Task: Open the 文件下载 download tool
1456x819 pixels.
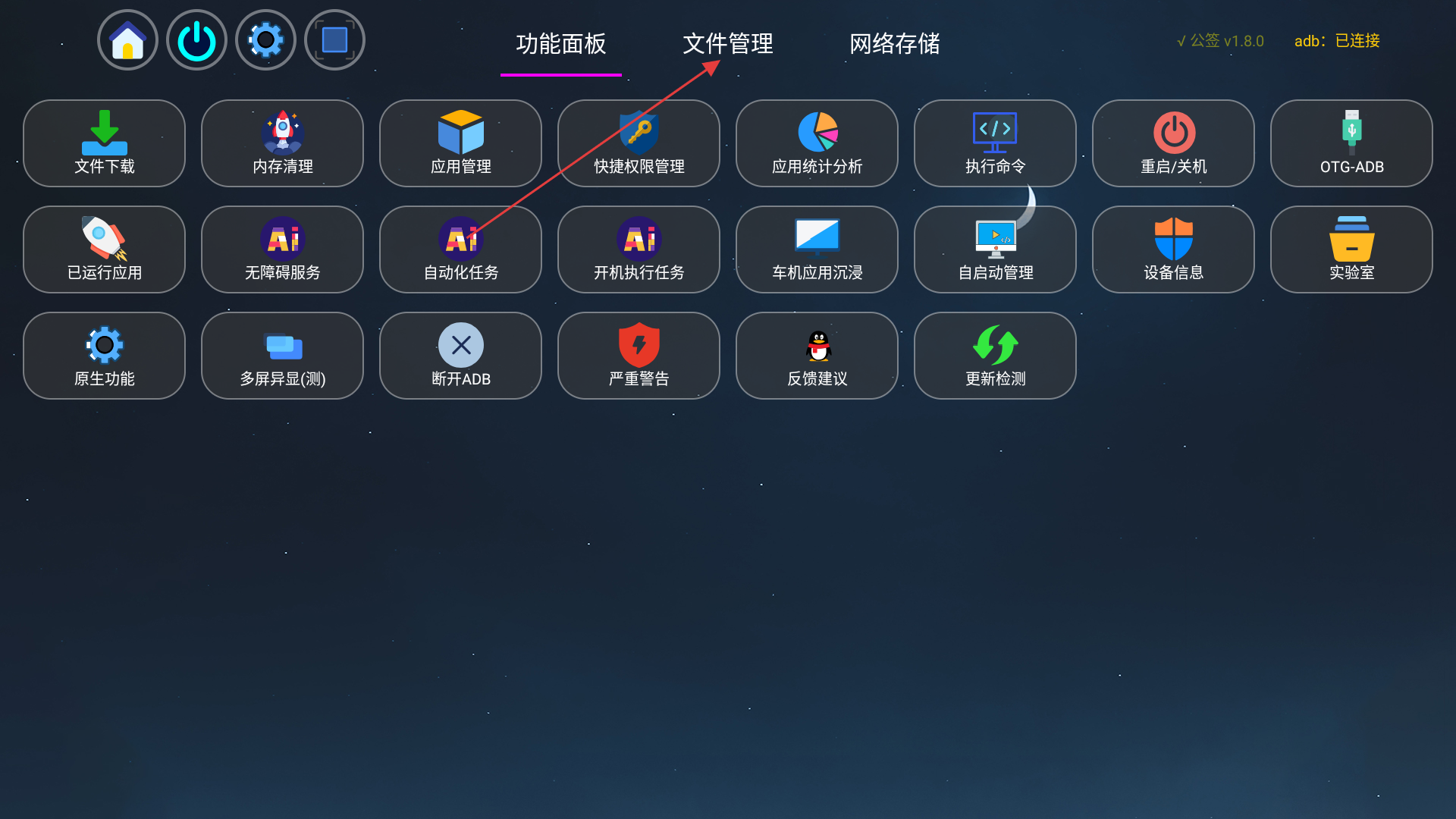Action: pos(104,143)
